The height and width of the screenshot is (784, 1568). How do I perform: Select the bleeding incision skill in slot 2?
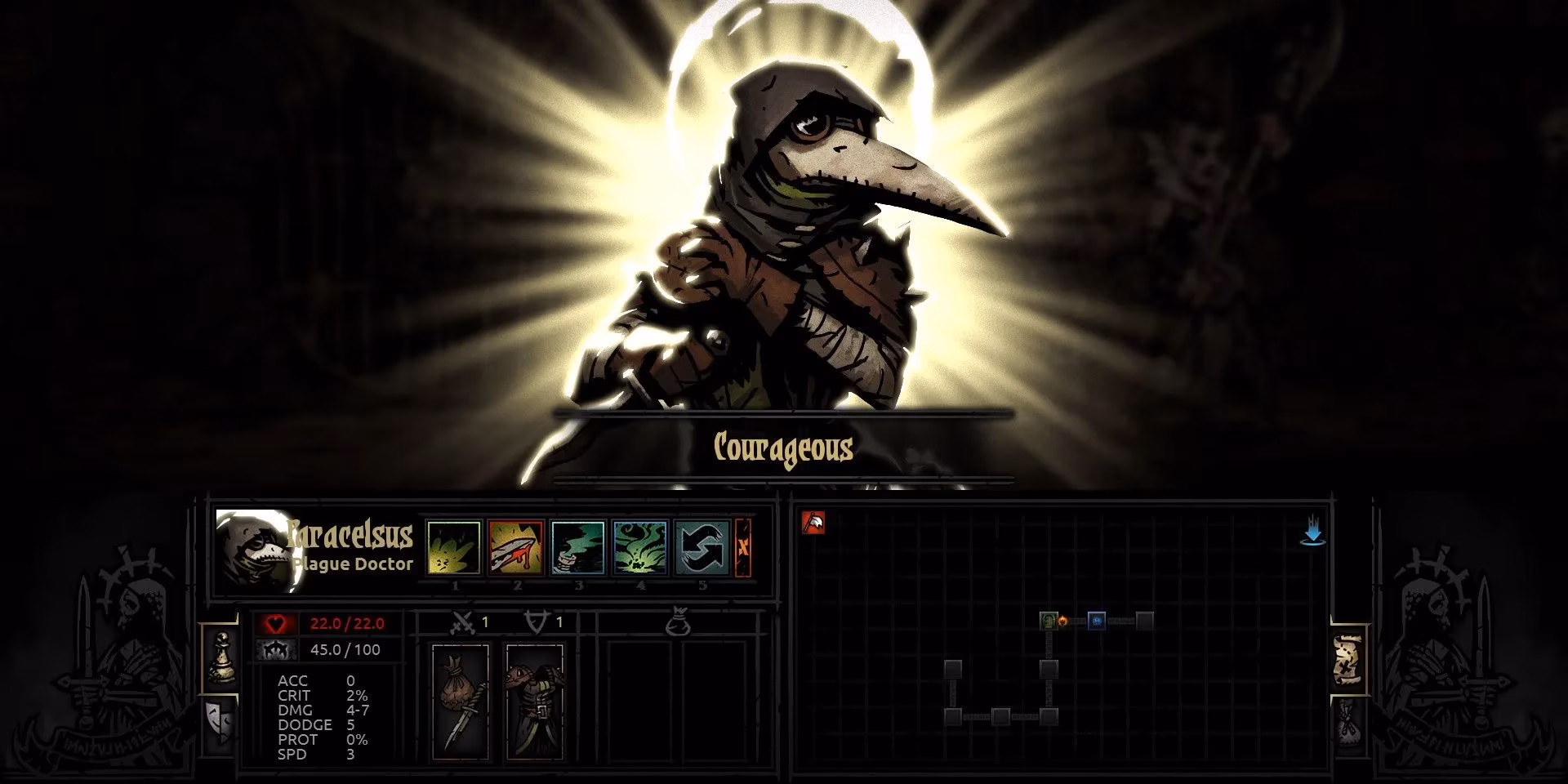click(x=517, y=549)
